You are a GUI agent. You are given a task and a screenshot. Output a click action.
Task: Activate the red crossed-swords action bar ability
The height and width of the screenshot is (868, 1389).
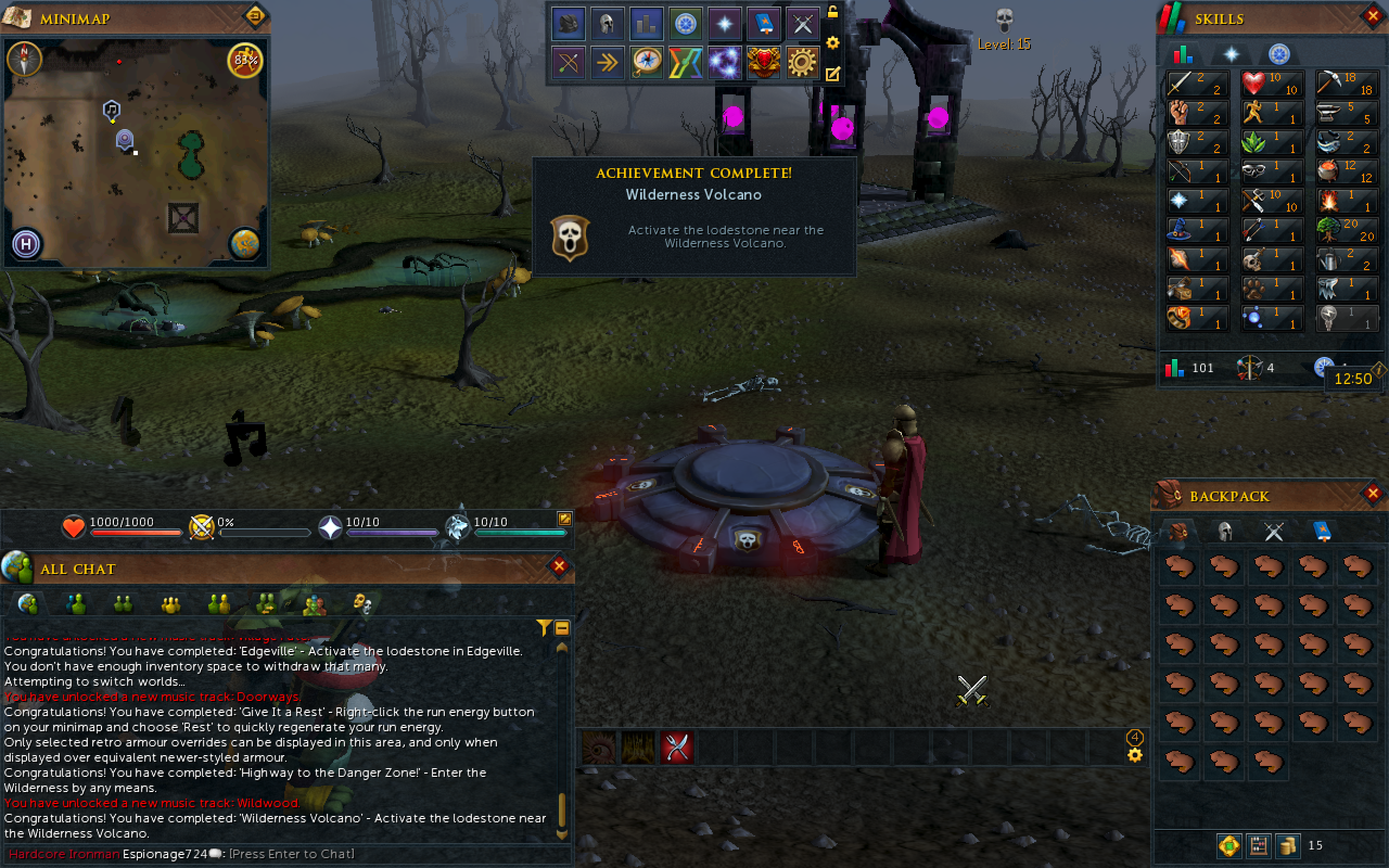click(x=677, y=748)
